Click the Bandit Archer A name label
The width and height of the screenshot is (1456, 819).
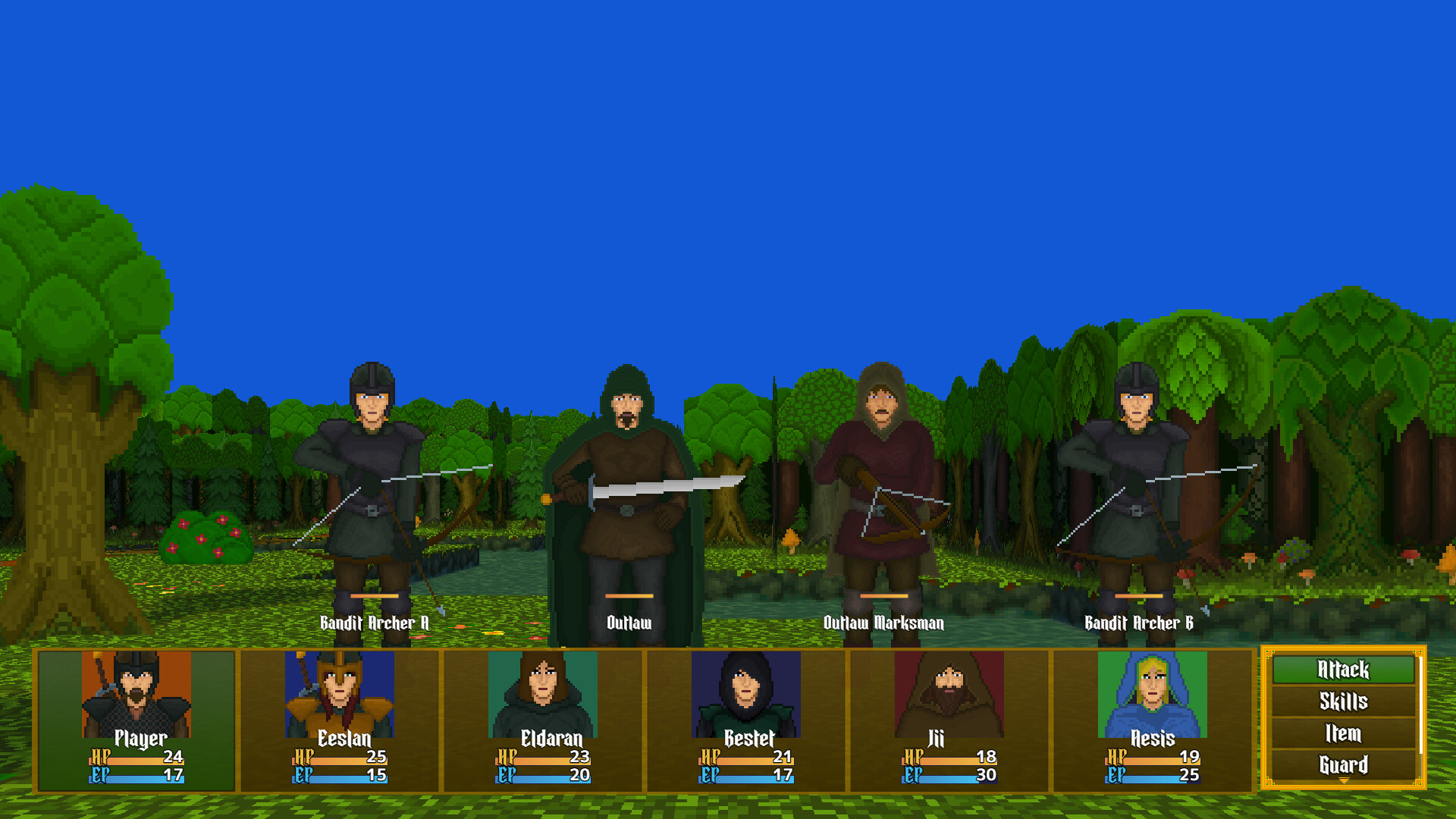(x=374, y=623)
